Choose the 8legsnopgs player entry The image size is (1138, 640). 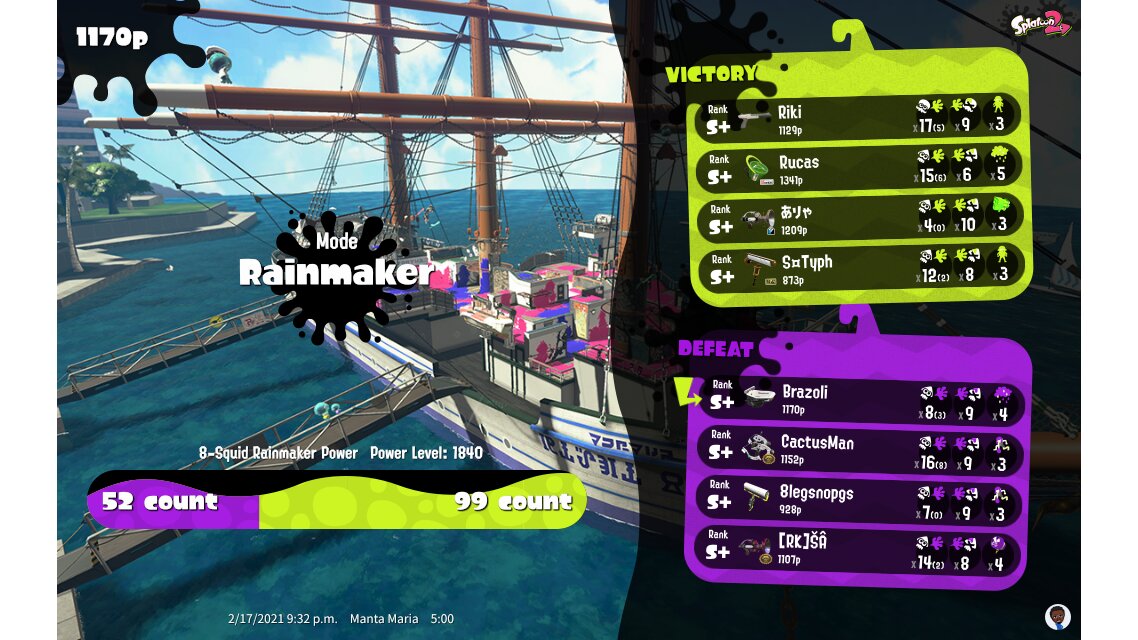862,500
